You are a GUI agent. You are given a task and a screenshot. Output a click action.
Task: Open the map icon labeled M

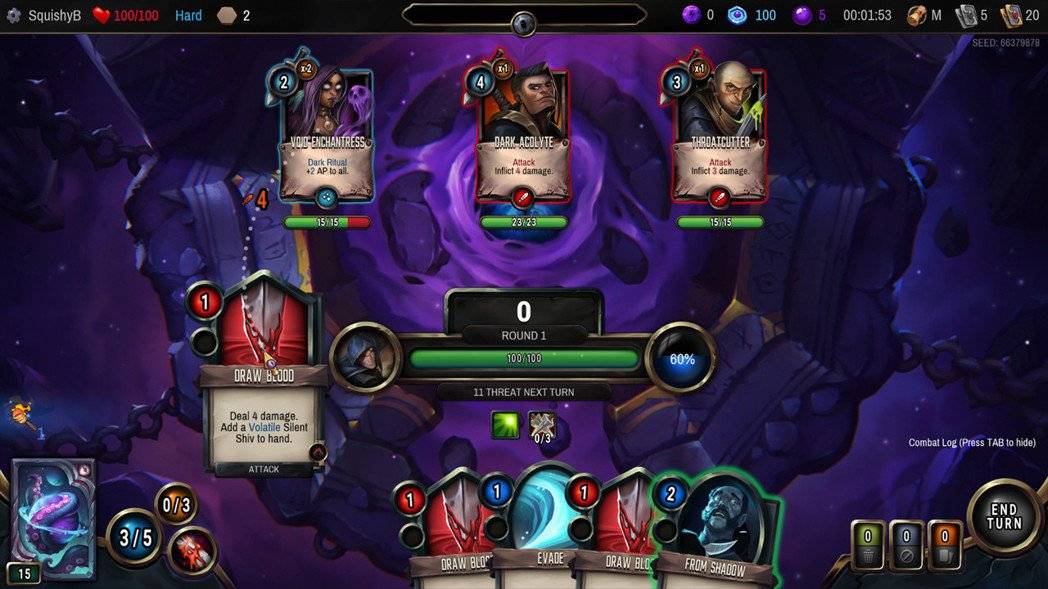925,15
